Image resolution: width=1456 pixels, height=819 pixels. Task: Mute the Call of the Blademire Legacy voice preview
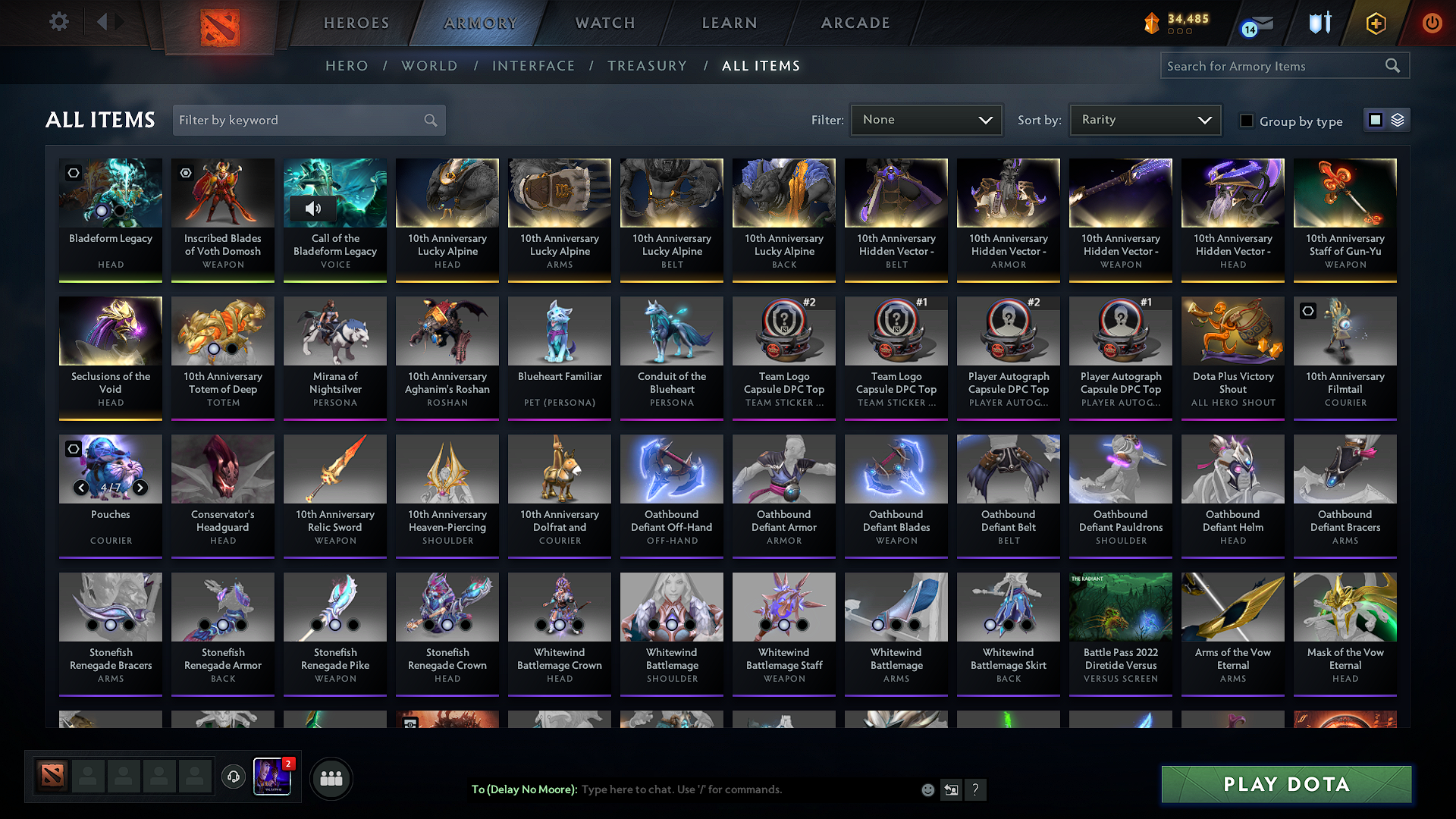[315, 209]
